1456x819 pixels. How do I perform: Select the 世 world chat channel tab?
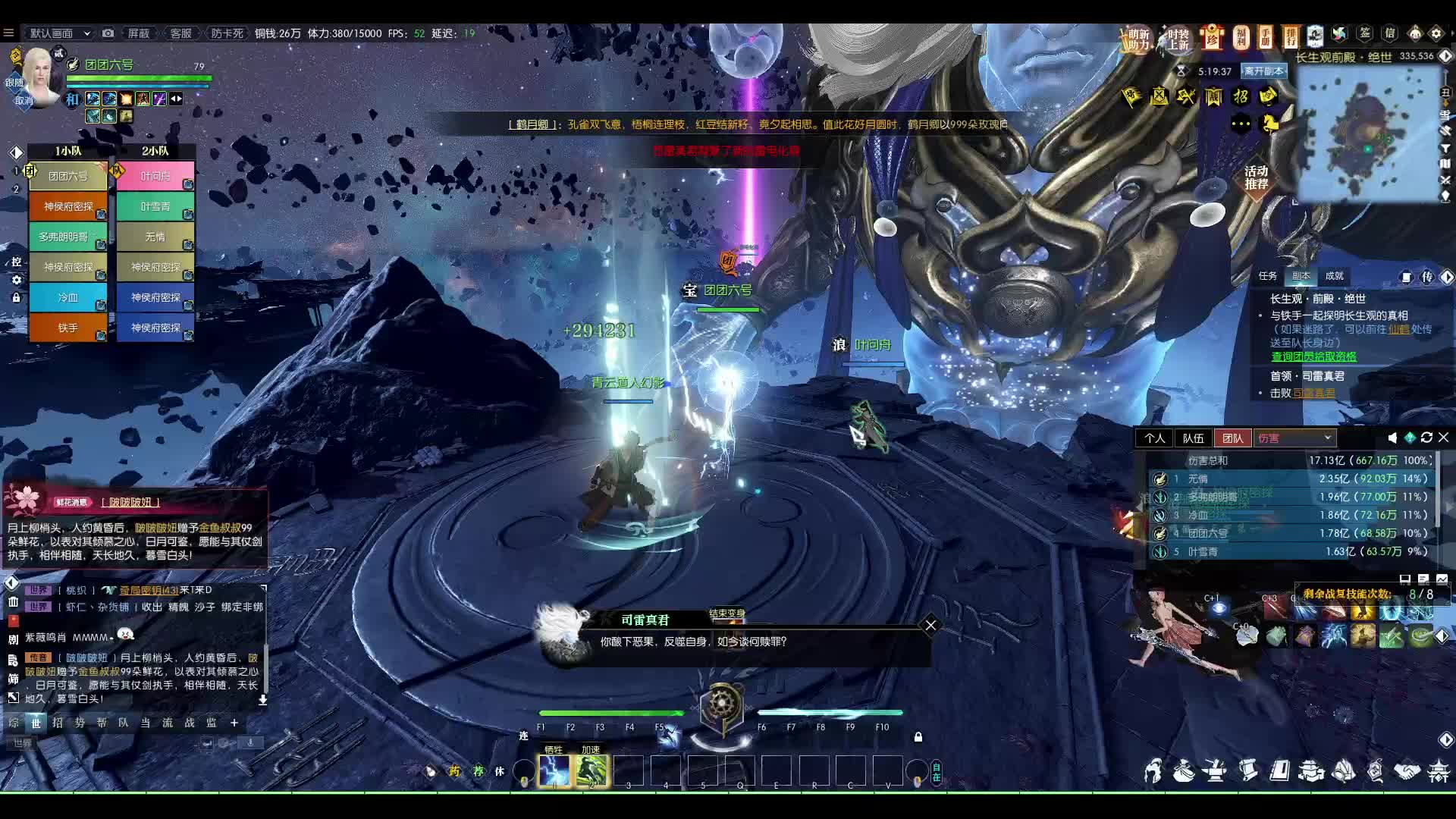[36, 723]
